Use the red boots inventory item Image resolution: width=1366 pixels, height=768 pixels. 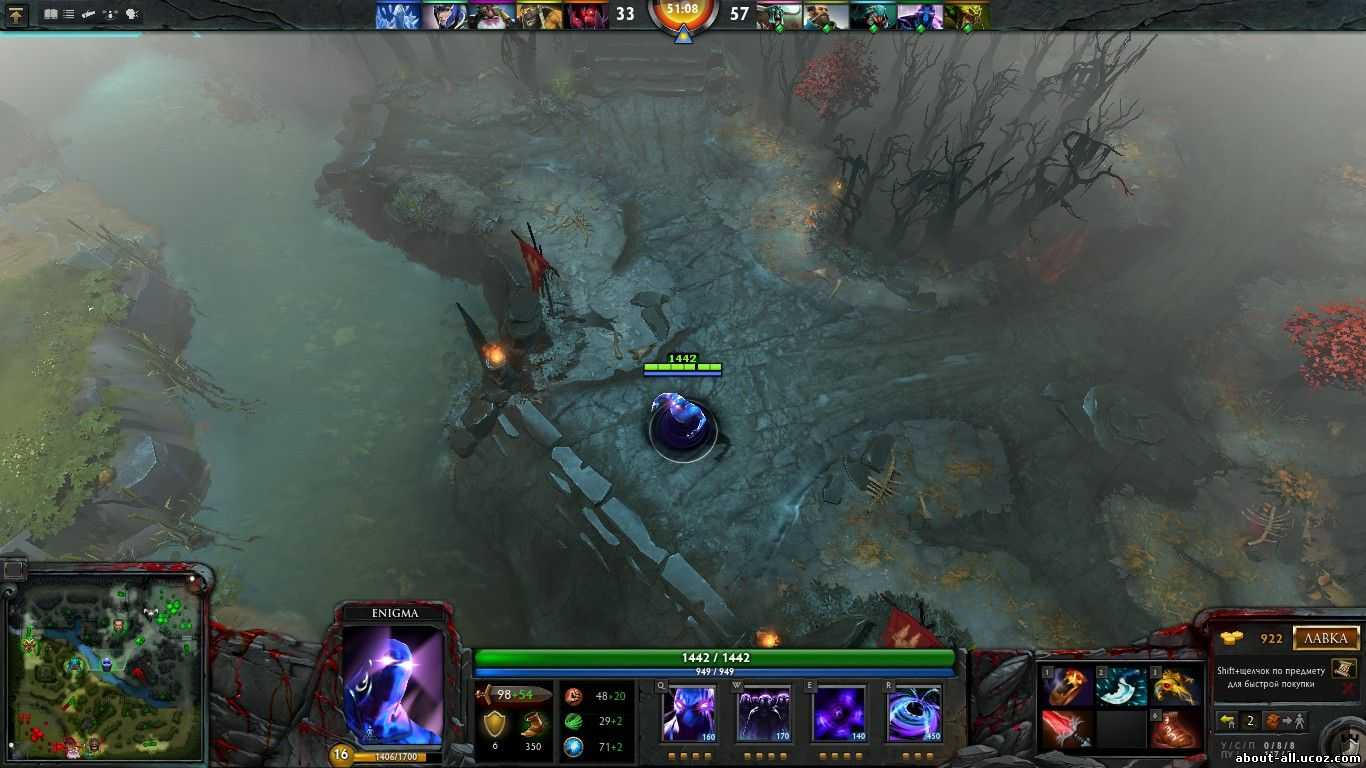tap(1176, 730)
